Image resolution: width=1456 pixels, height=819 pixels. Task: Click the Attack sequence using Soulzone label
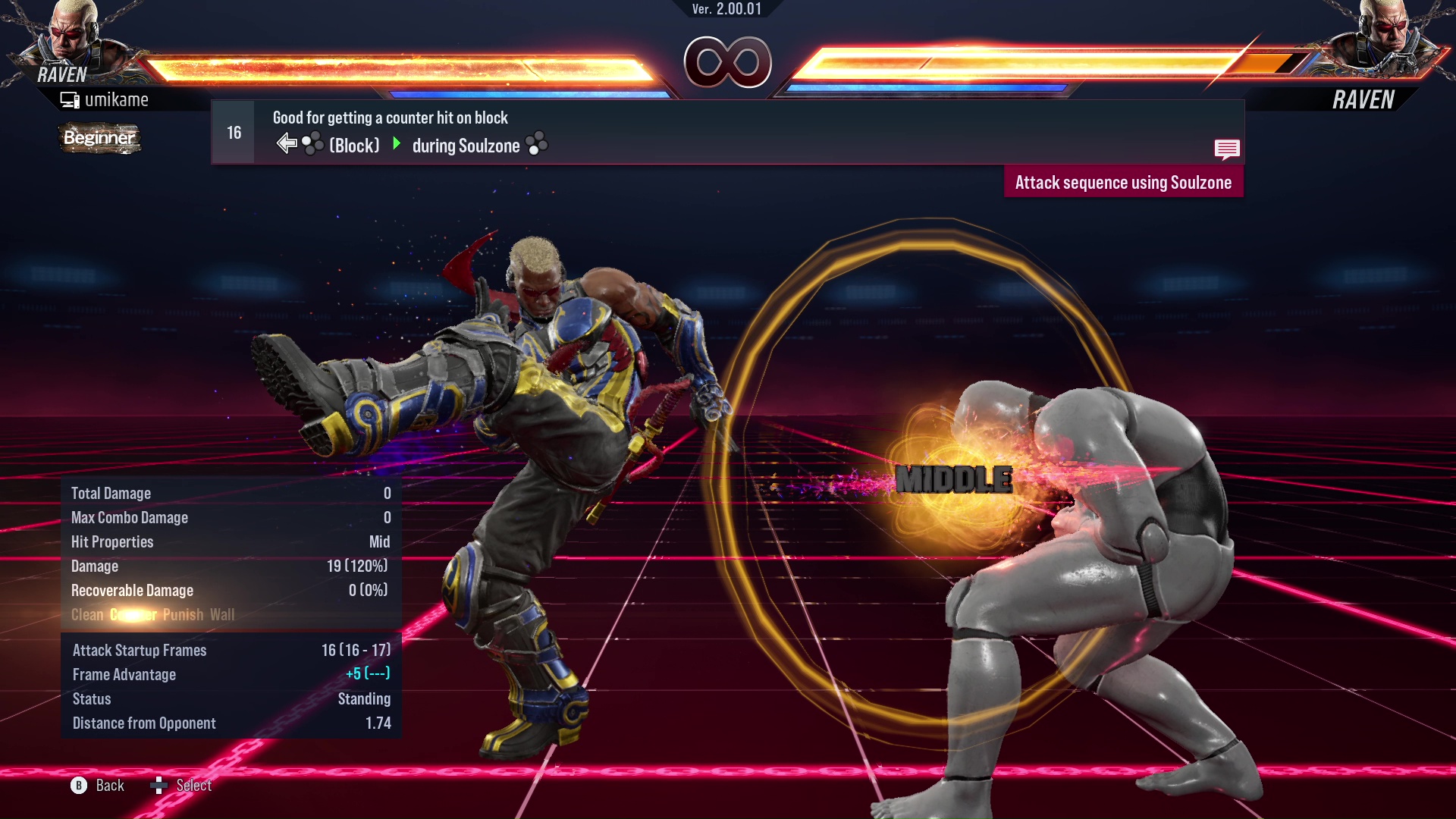tap(1123, 183)
